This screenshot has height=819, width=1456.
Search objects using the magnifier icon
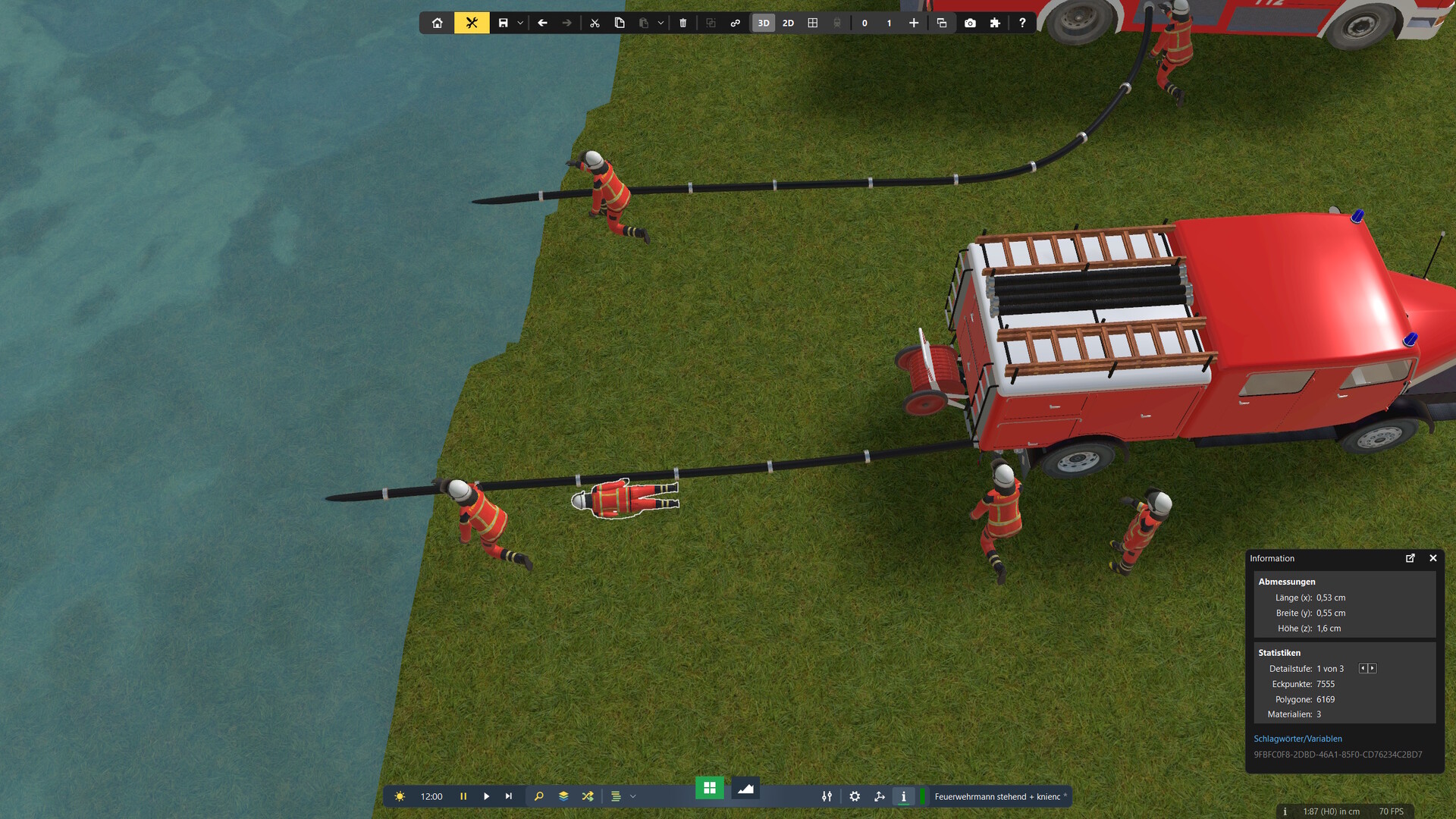539,796
